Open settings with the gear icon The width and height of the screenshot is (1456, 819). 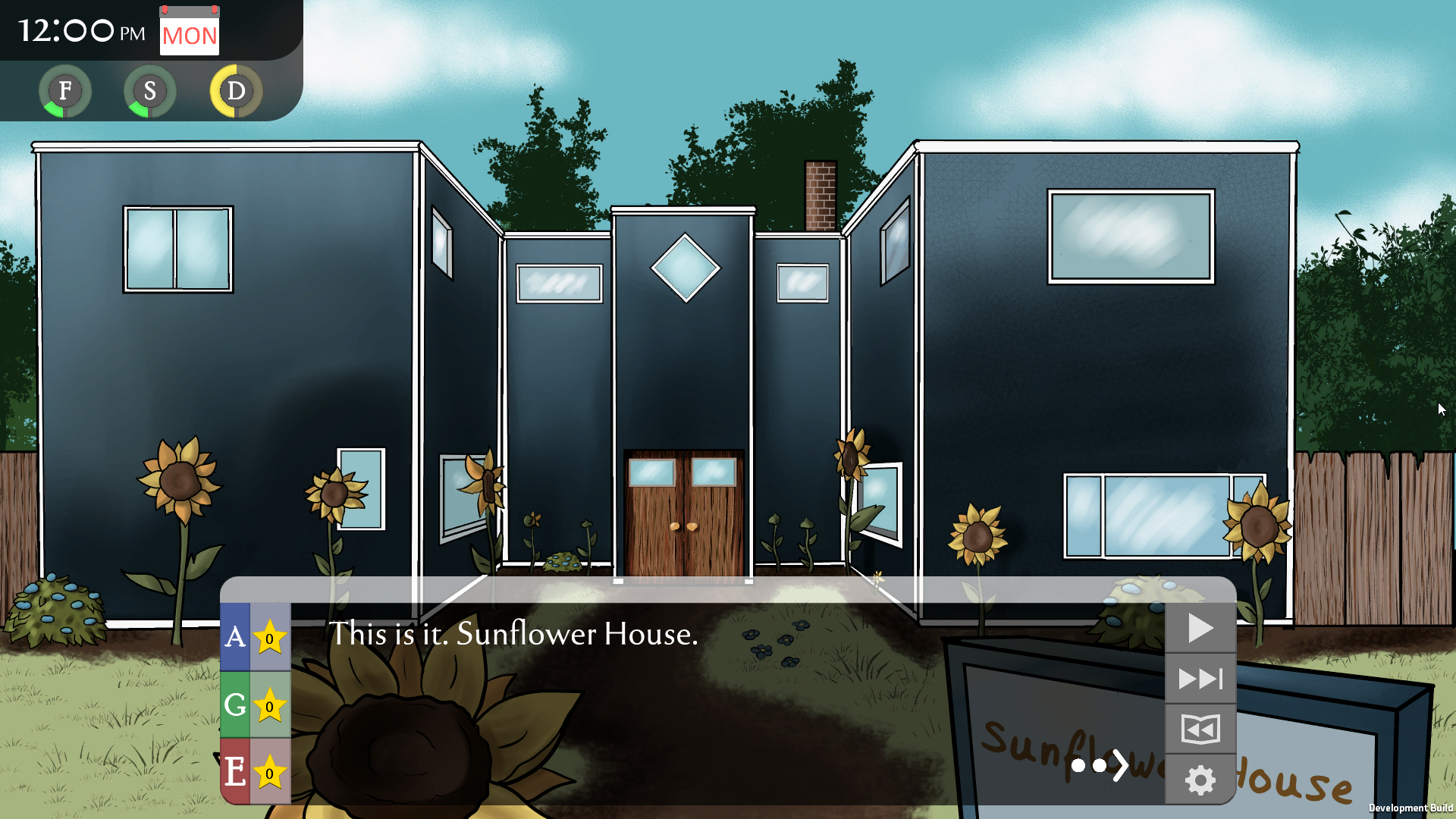point(1200,780)
